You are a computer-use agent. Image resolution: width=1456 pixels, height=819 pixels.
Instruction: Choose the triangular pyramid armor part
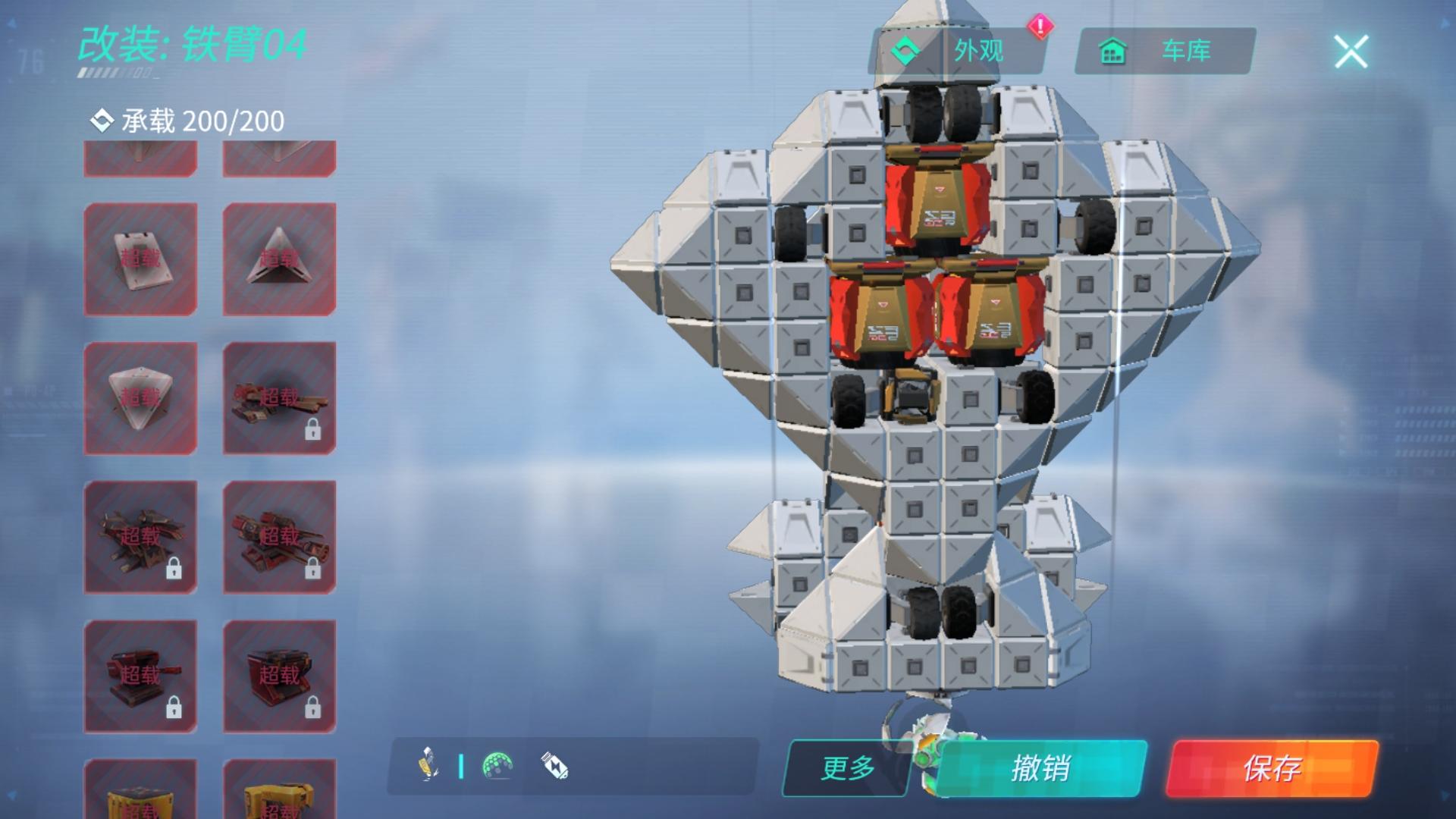(x=279, y=259)
